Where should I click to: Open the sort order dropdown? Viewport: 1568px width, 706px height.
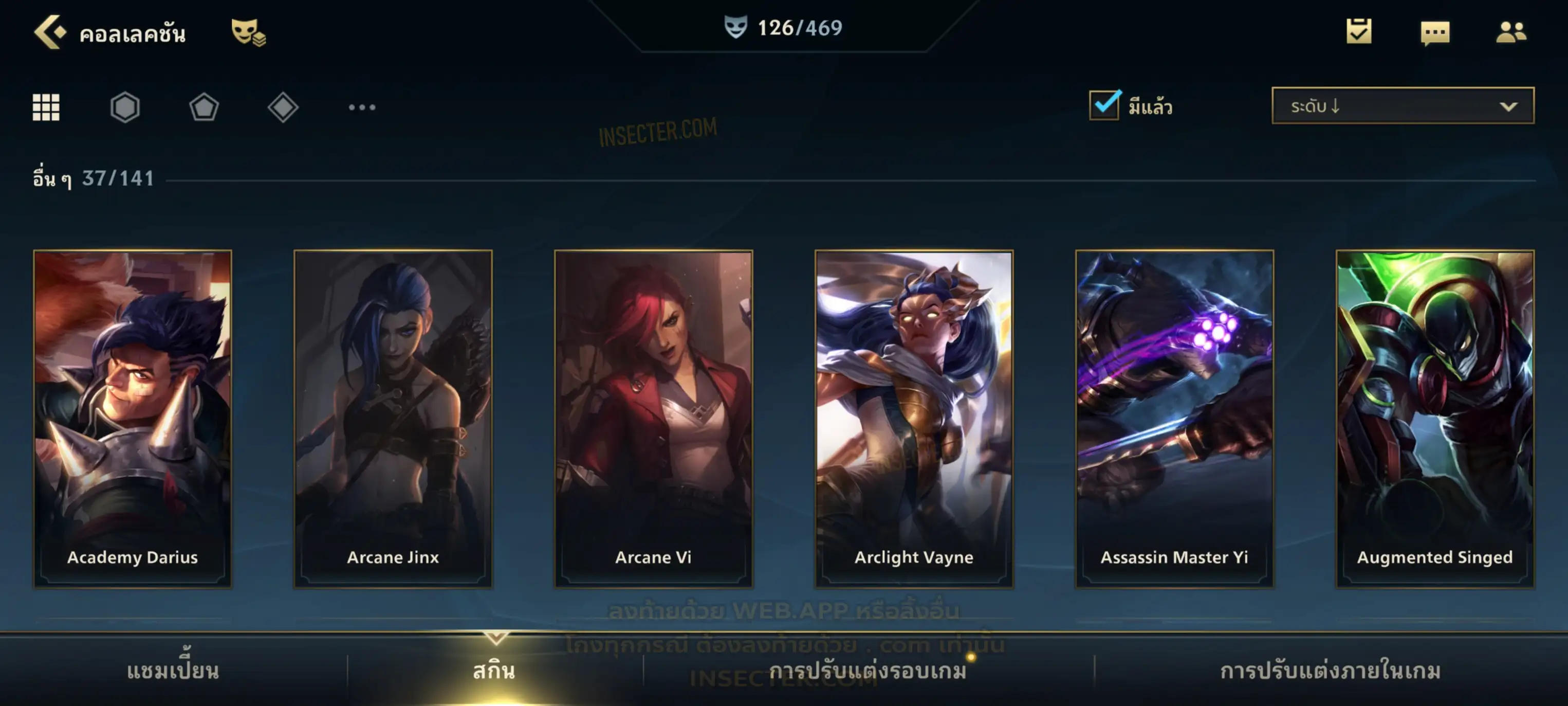(1403, 106)
